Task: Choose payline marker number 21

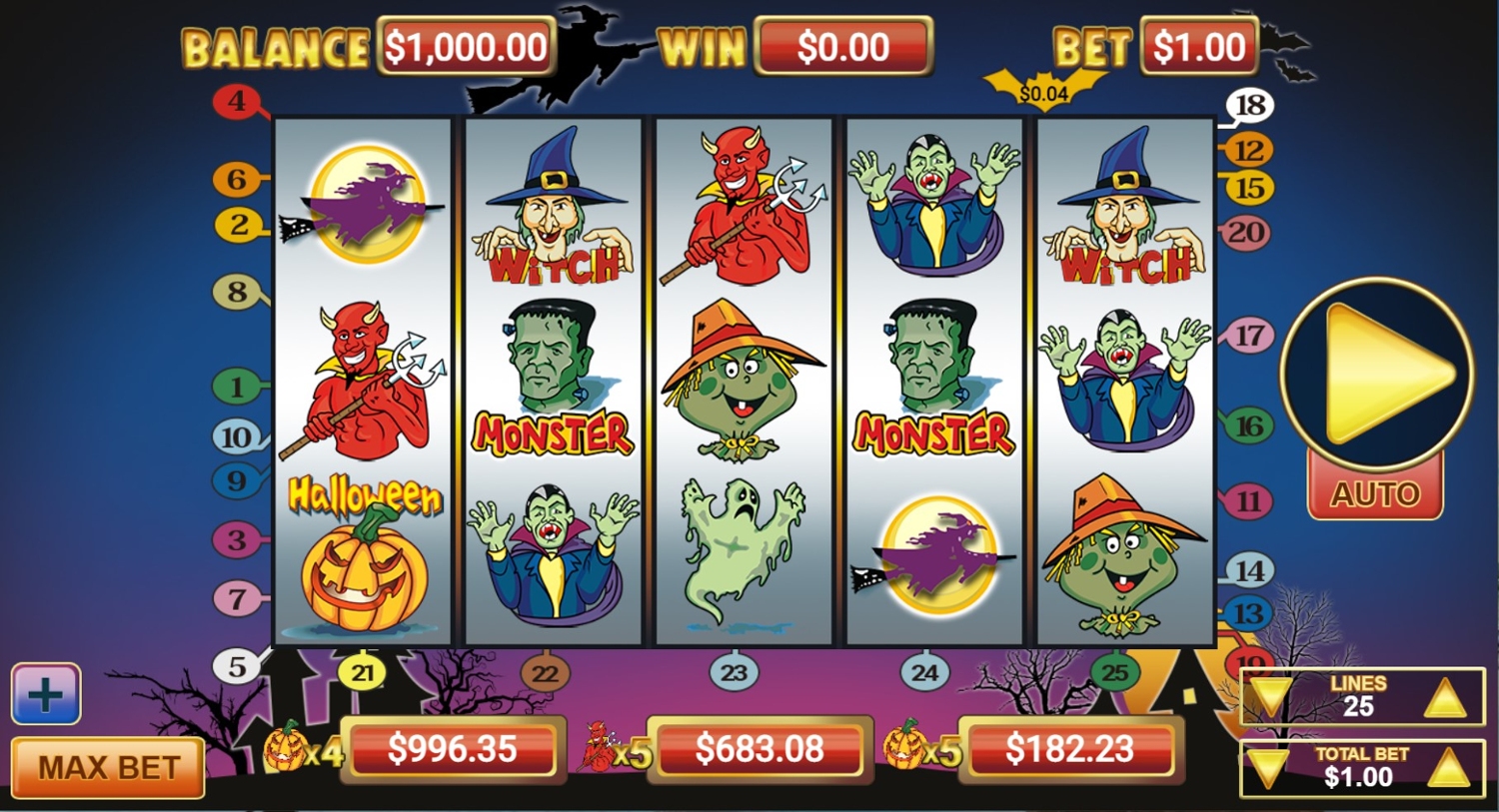Action: coord(362,673)
